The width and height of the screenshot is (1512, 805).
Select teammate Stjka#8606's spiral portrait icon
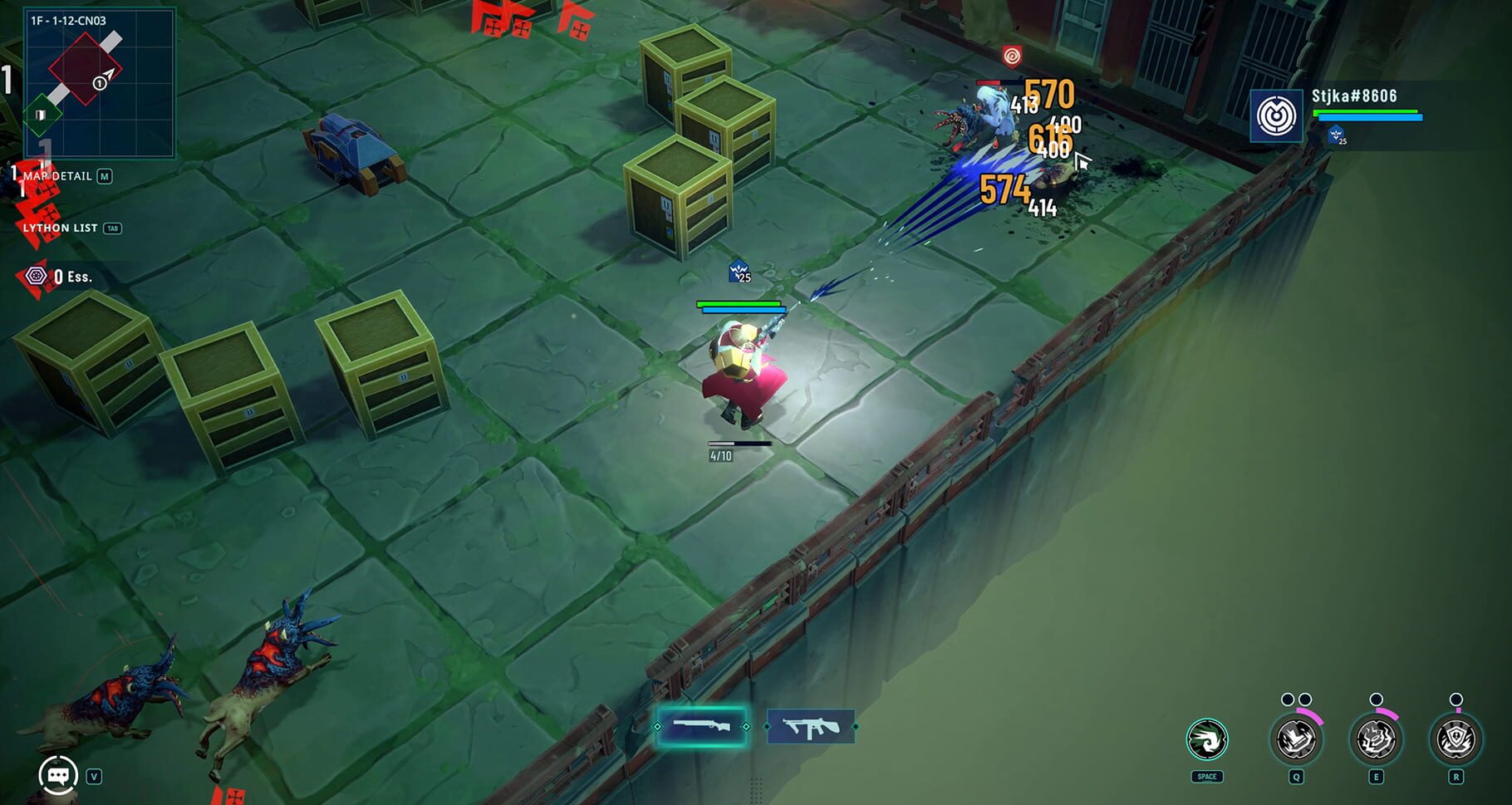[1277, 115]
